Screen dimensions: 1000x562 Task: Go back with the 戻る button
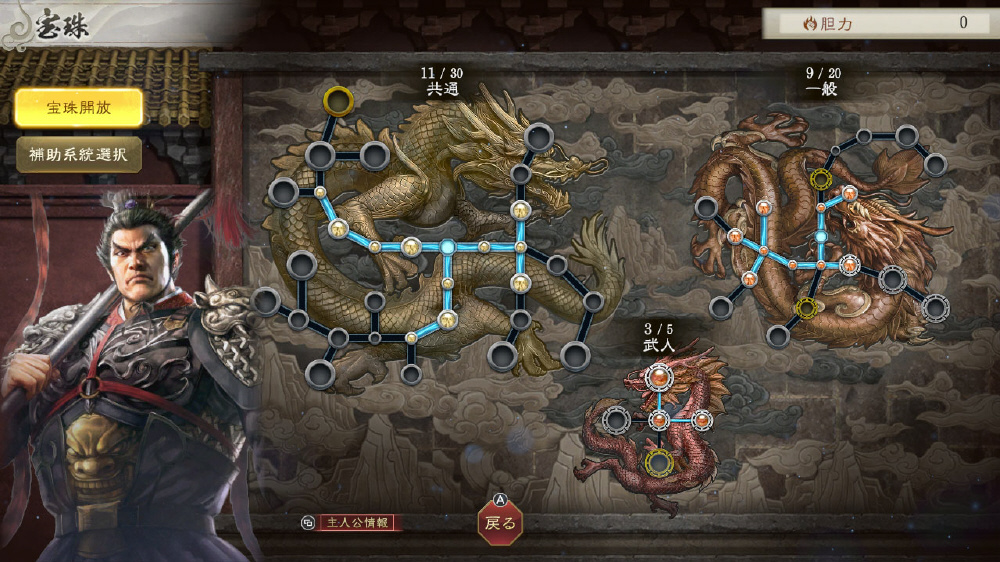[499, 522]
